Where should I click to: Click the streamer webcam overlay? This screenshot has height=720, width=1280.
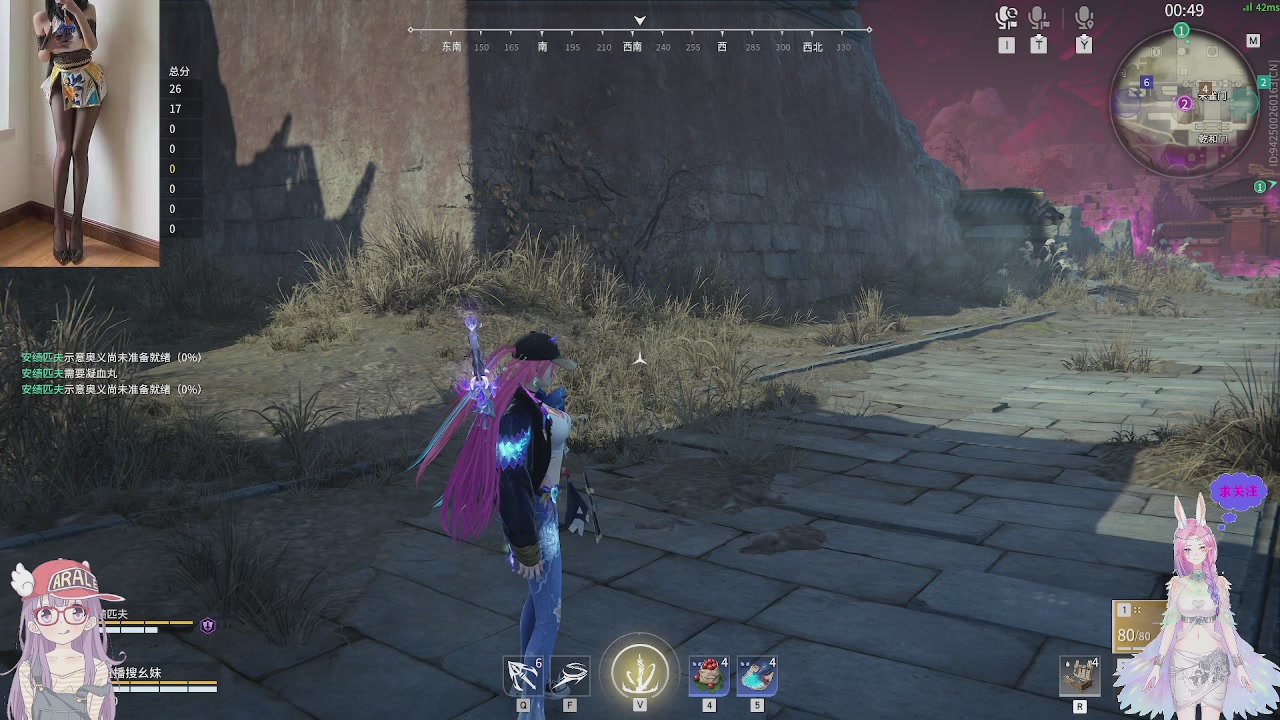79,133
